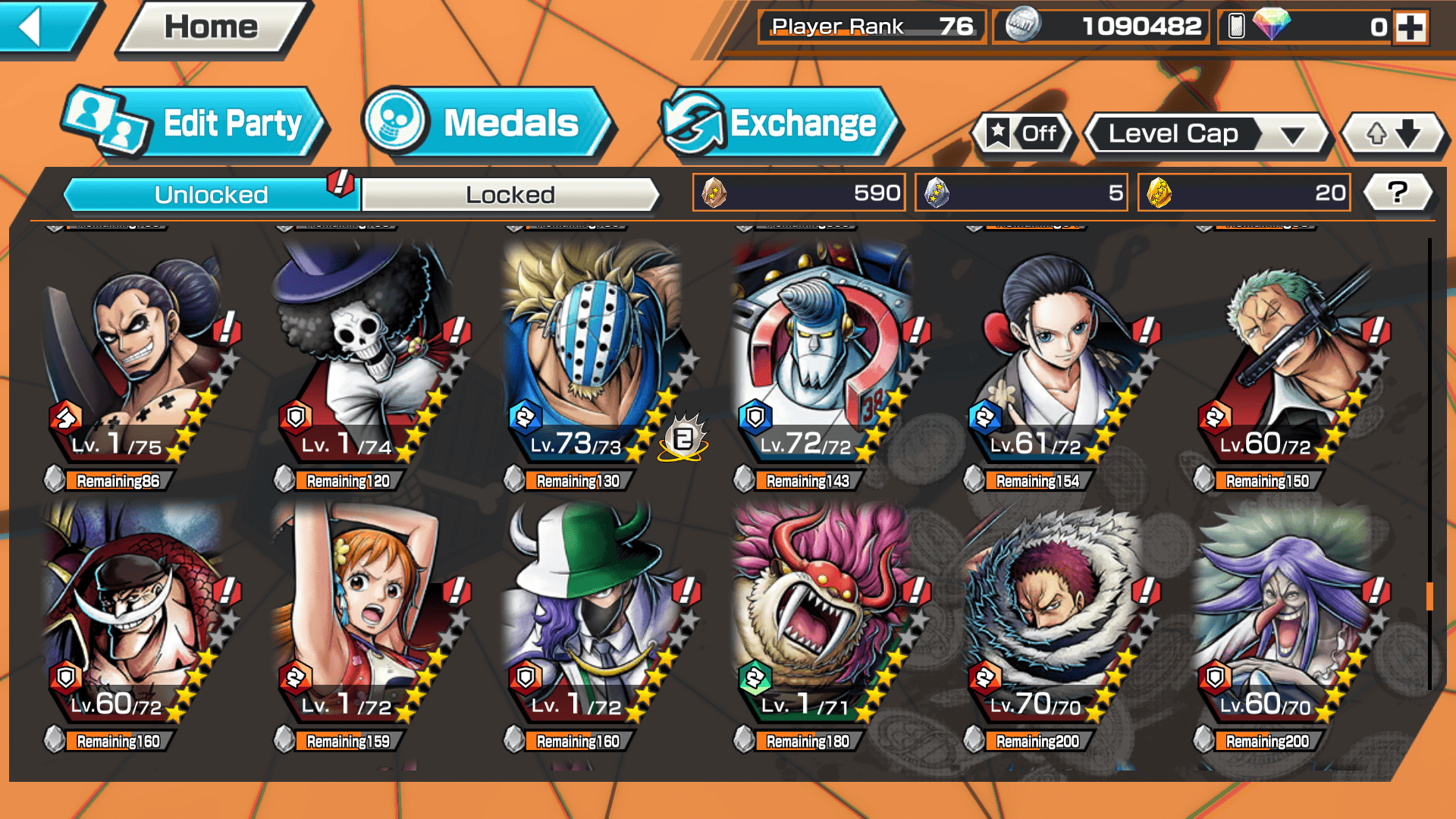Open the Edit Party menu
Image resolution: width=1456 pixels, height=819 pixels.
click(196, 124)
